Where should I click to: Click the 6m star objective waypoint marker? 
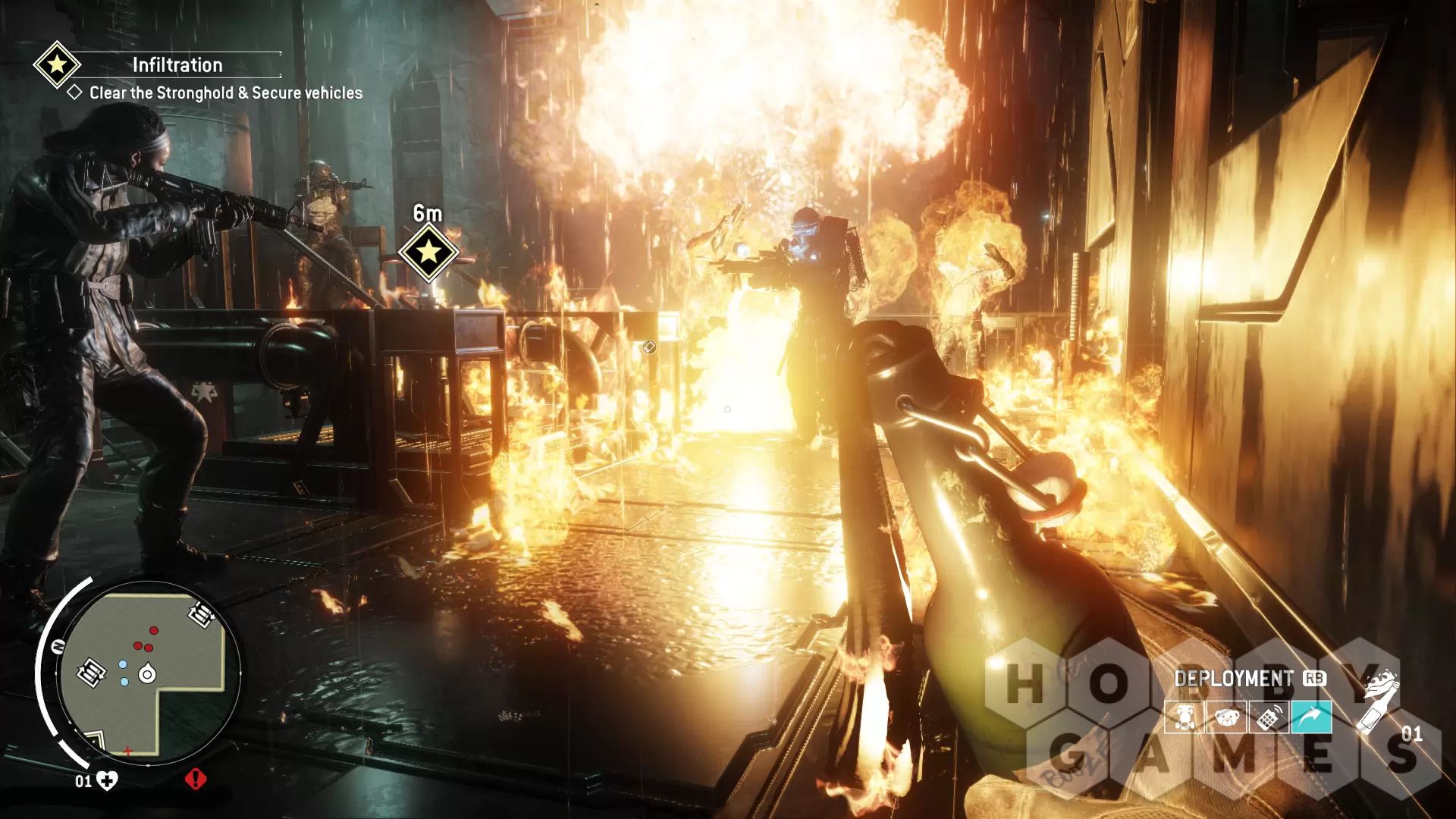click(x=428, y=251)
